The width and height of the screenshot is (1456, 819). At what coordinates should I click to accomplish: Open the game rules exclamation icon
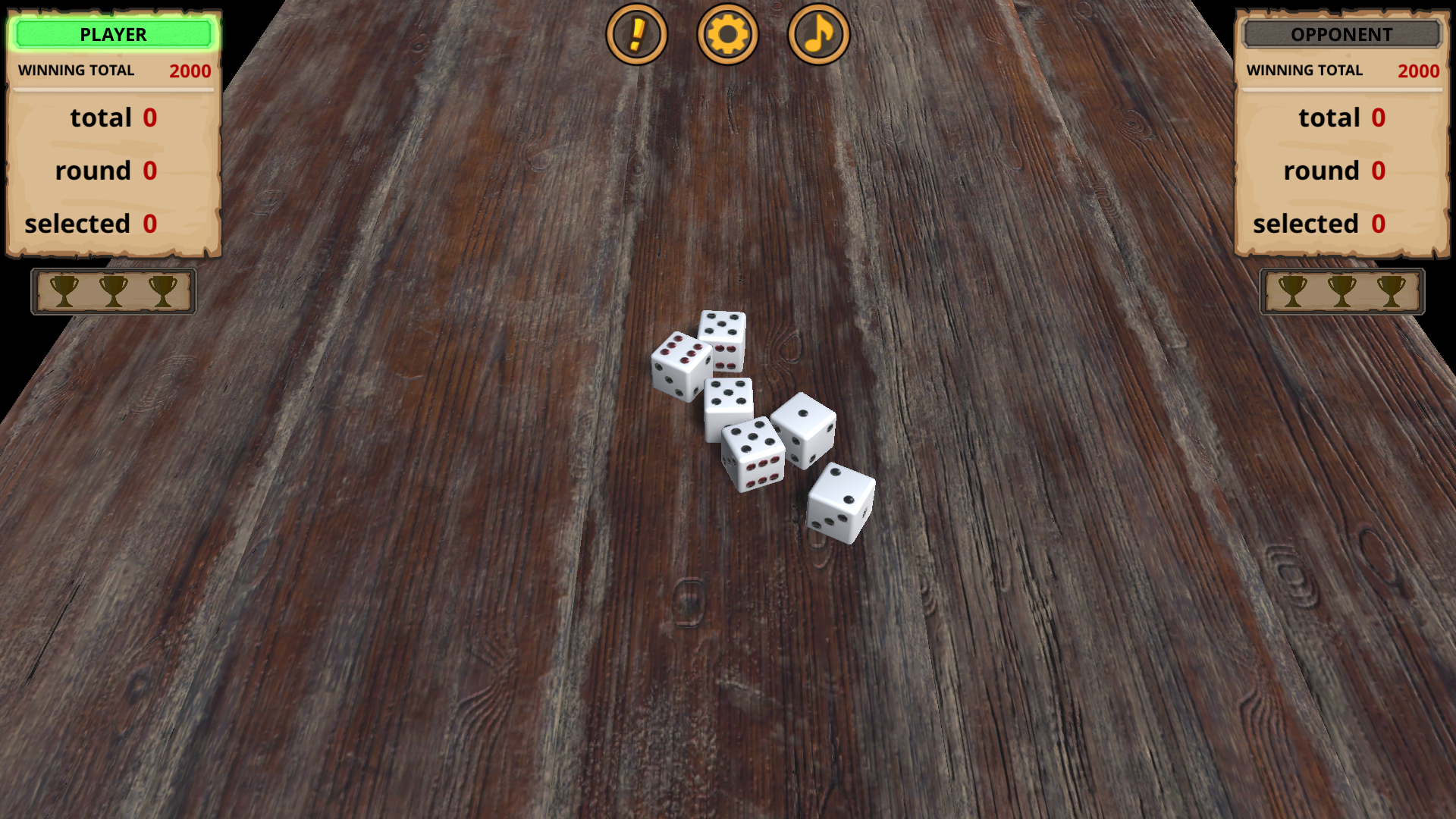[x=638, y=34]
